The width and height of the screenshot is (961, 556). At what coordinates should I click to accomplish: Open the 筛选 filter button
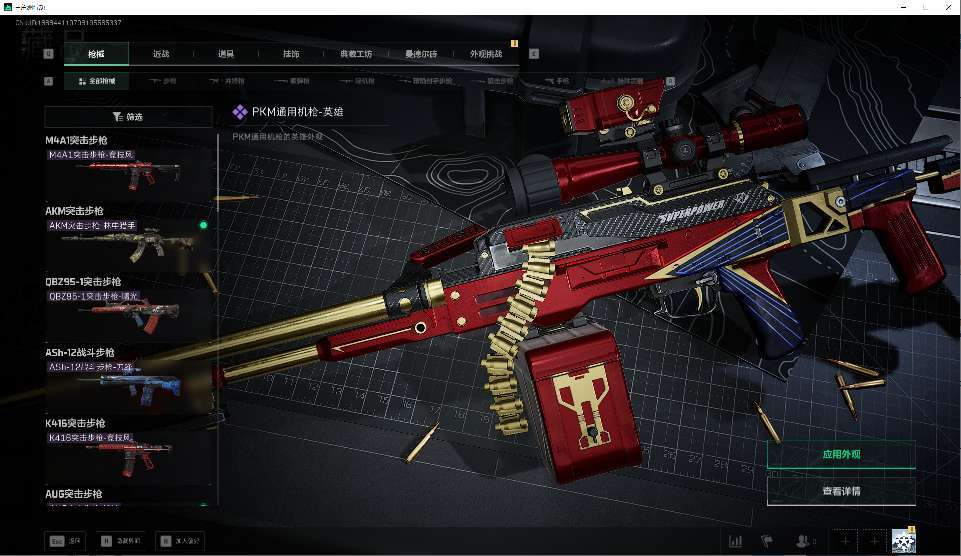pos(128,117)
